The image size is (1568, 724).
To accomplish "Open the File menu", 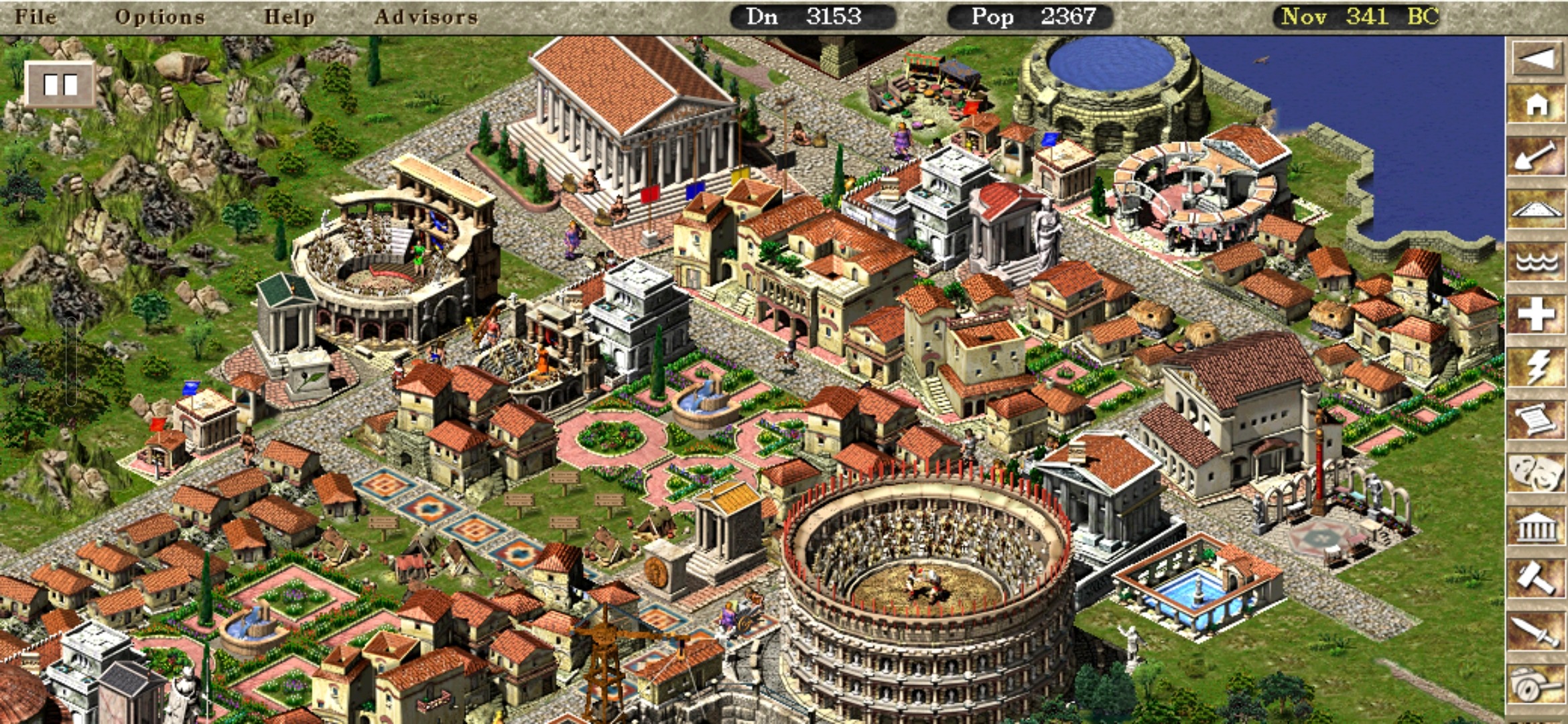I will point(36,16).
